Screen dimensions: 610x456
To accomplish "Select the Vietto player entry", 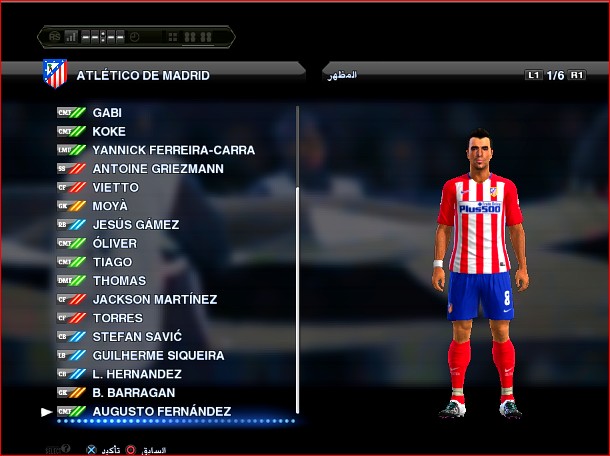I will 115,187.
